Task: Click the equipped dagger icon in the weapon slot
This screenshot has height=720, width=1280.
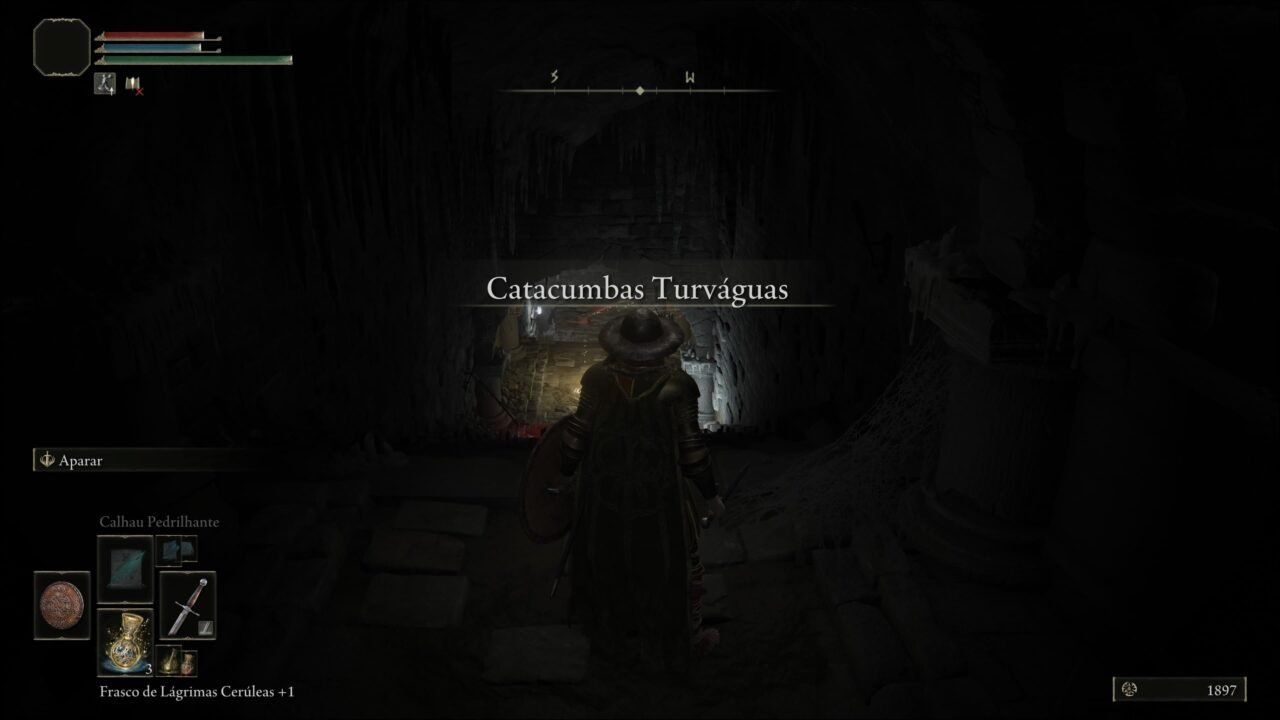Action: [x=188, y=603]
